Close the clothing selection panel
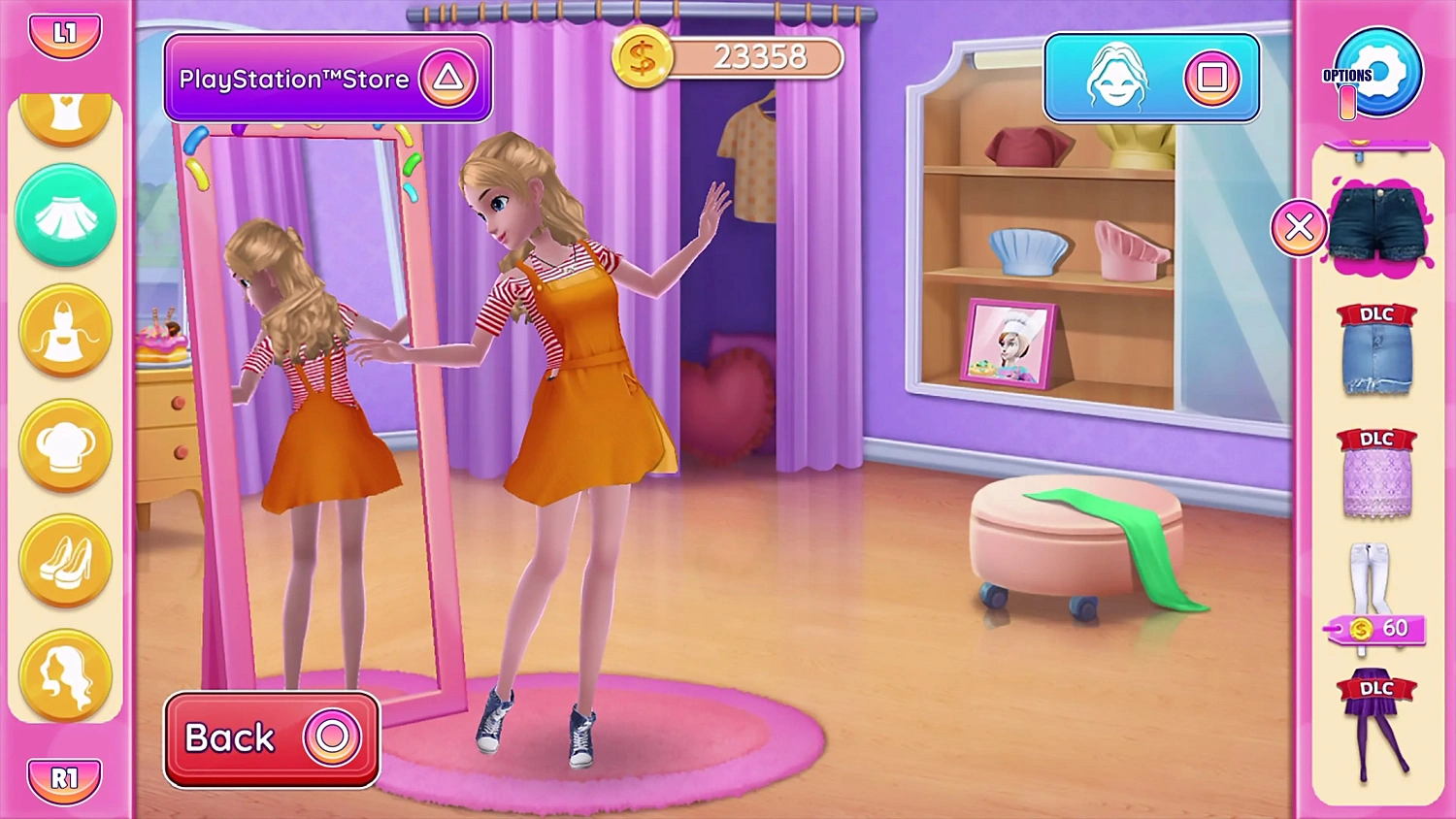 (x=1299, y=227)
